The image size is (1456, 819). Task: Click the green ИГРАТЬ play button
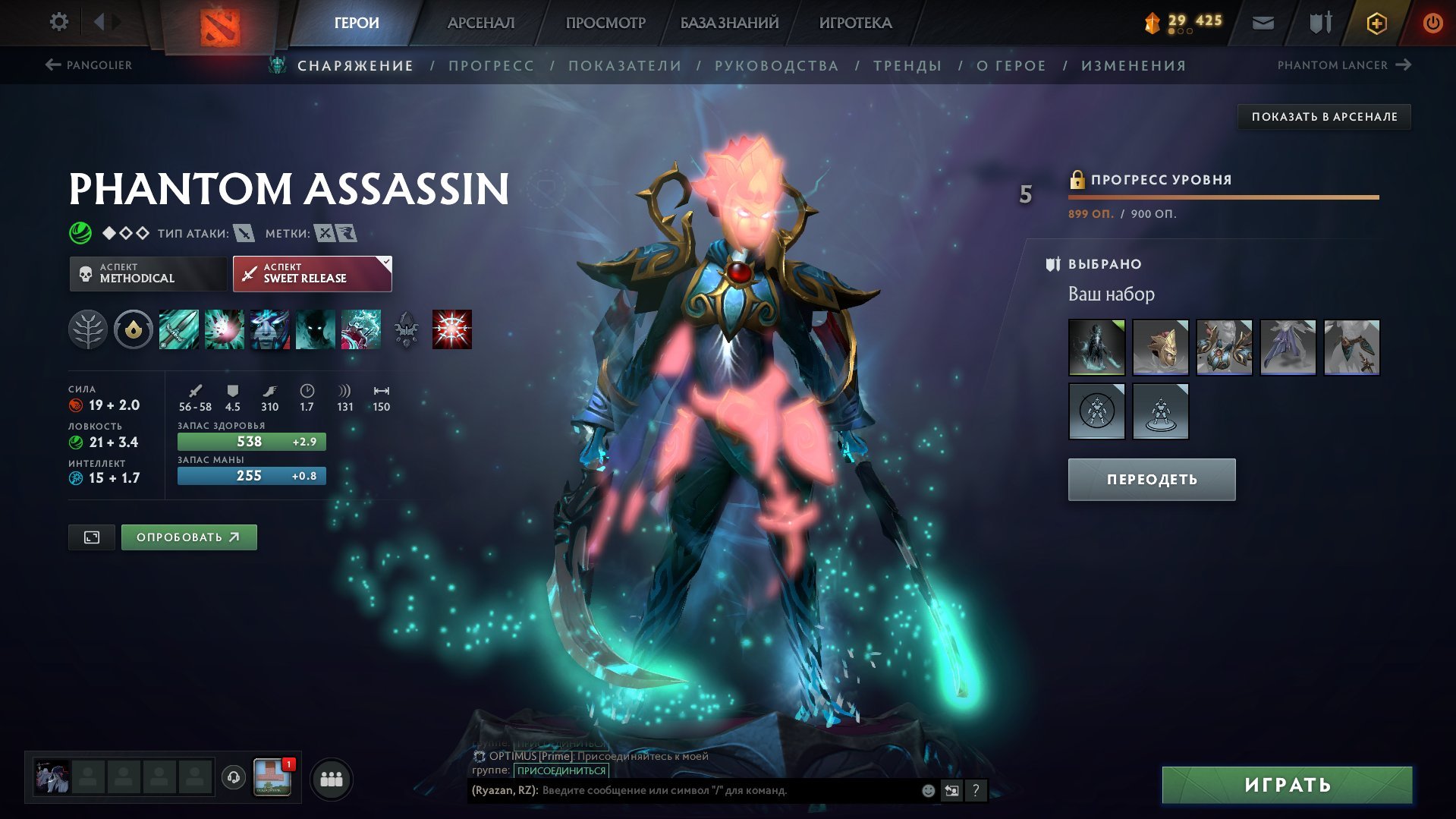[1287, 785]
